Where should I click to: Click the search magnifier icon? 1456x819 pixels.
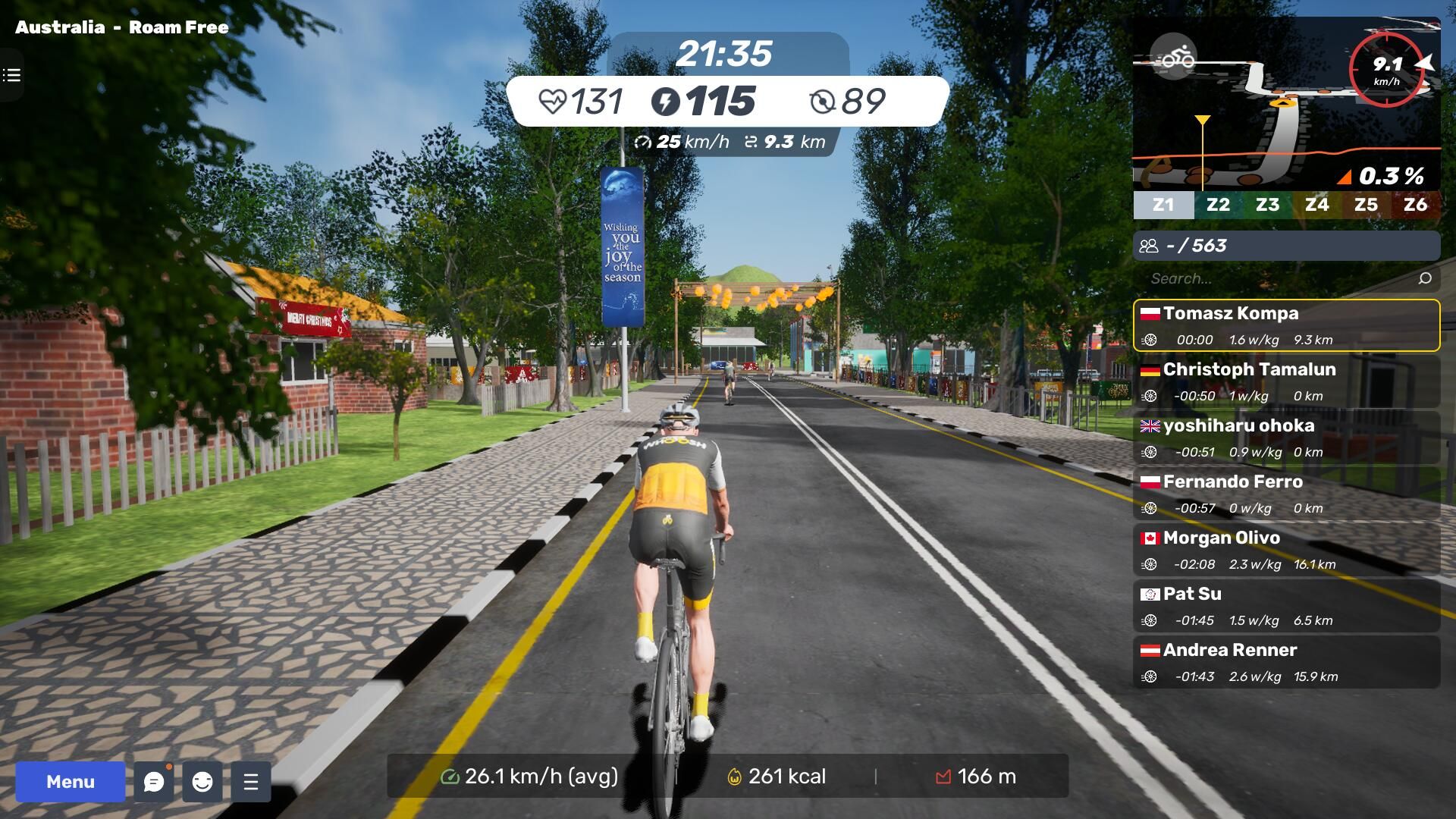(x=1425, y=278)
